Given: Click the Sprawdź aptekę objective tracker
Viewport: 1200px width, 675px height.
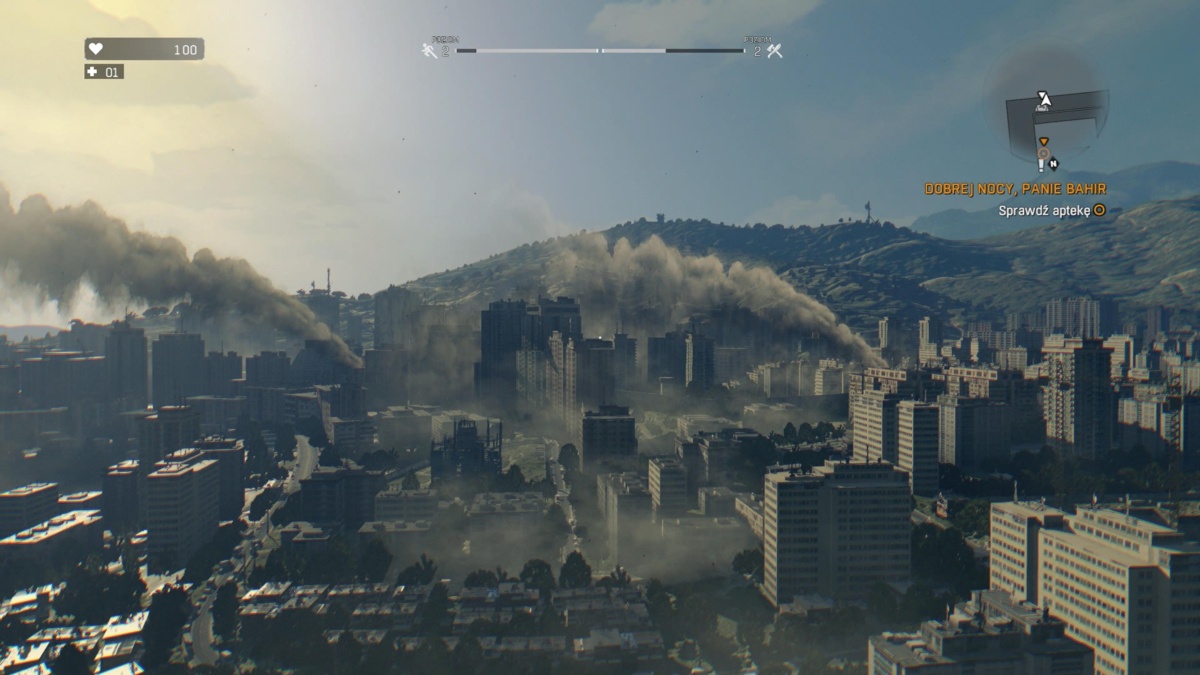Looking at the screenshot, I should coord(1051,210).
